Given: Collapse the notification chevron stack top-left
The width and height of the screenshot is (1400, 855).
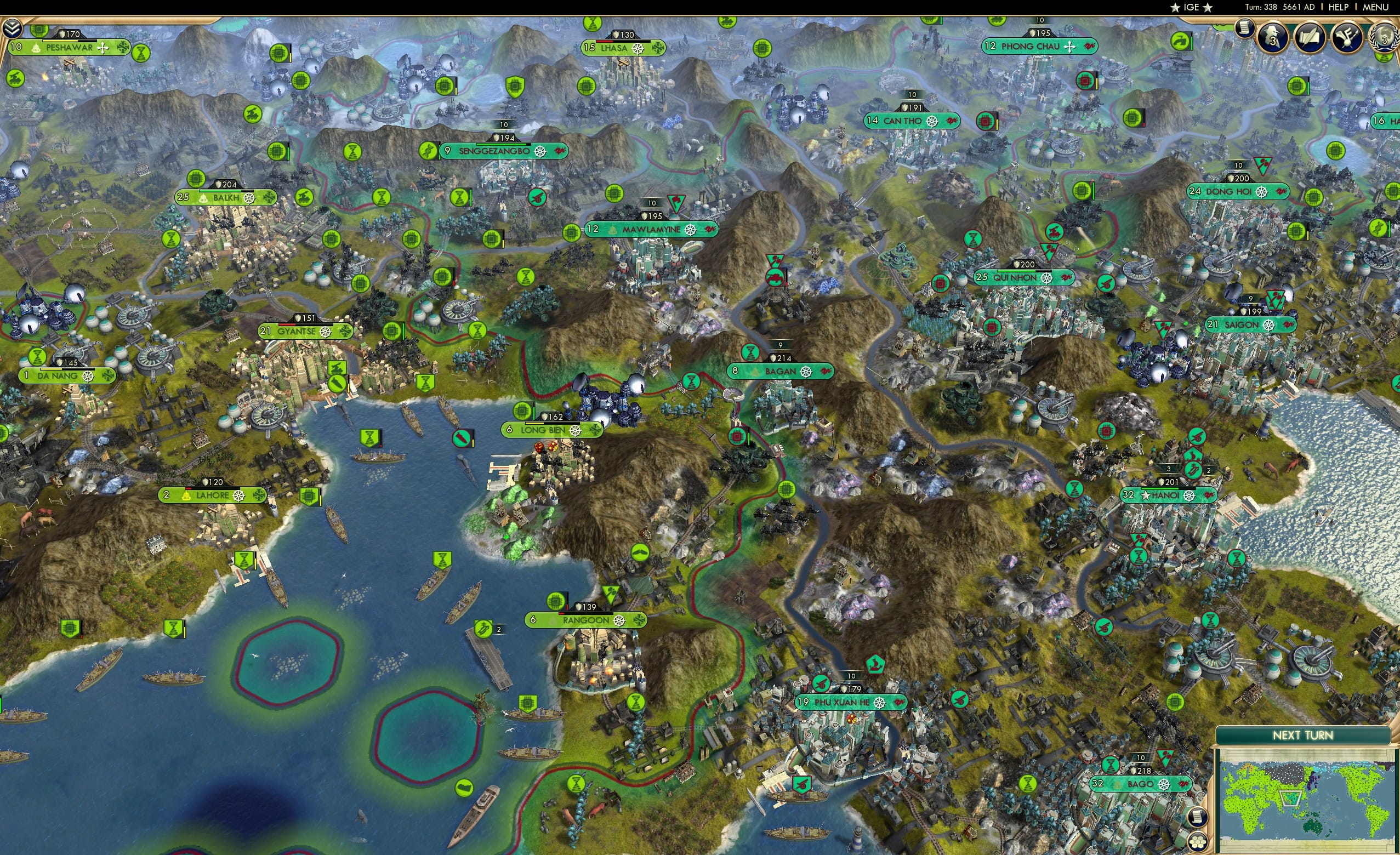Looking at the screenshot, I should click(x=13, y=30).
